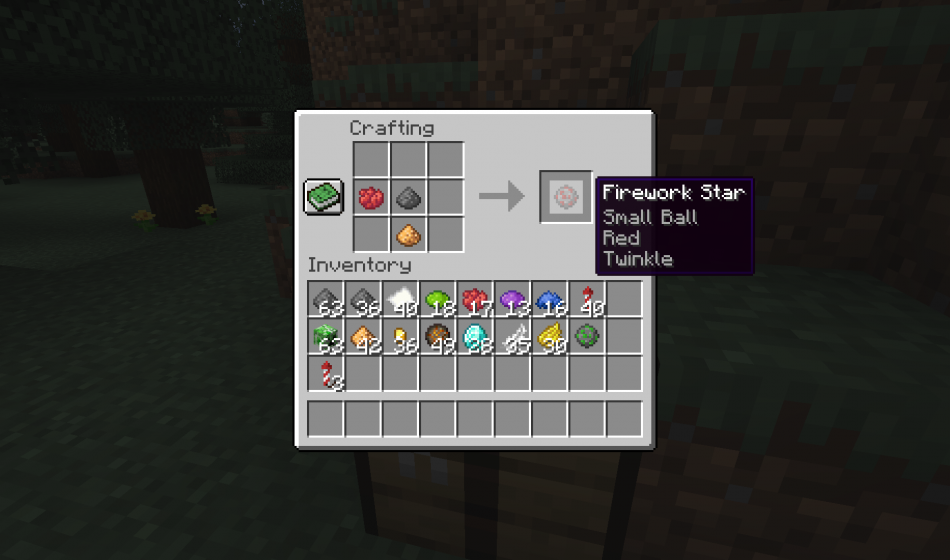Choose the diamond stack

[475, 337]
